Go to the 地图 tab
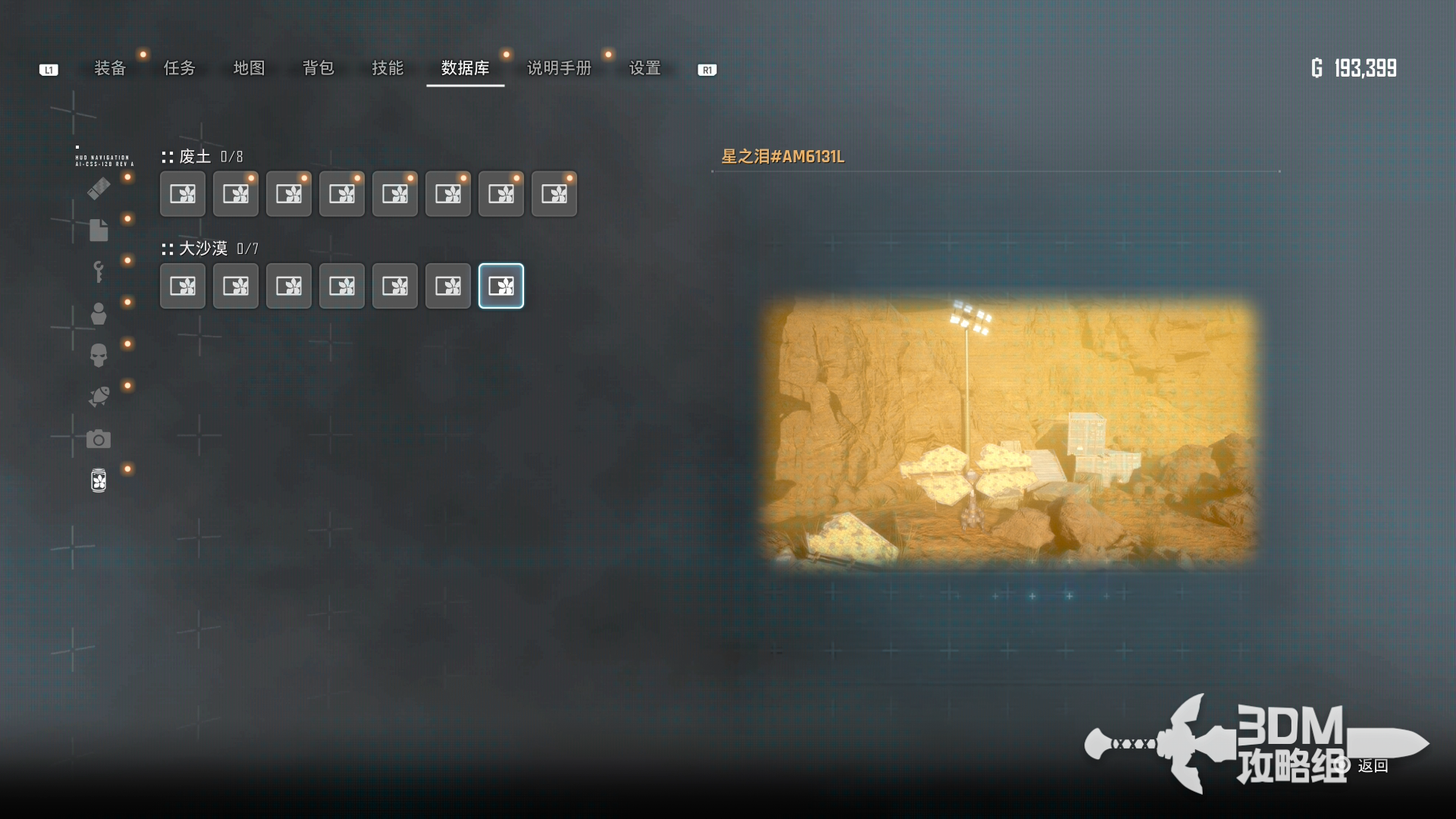Image resolution: width=1456 pixels, height=819 pixels. [x=249, y=68]
